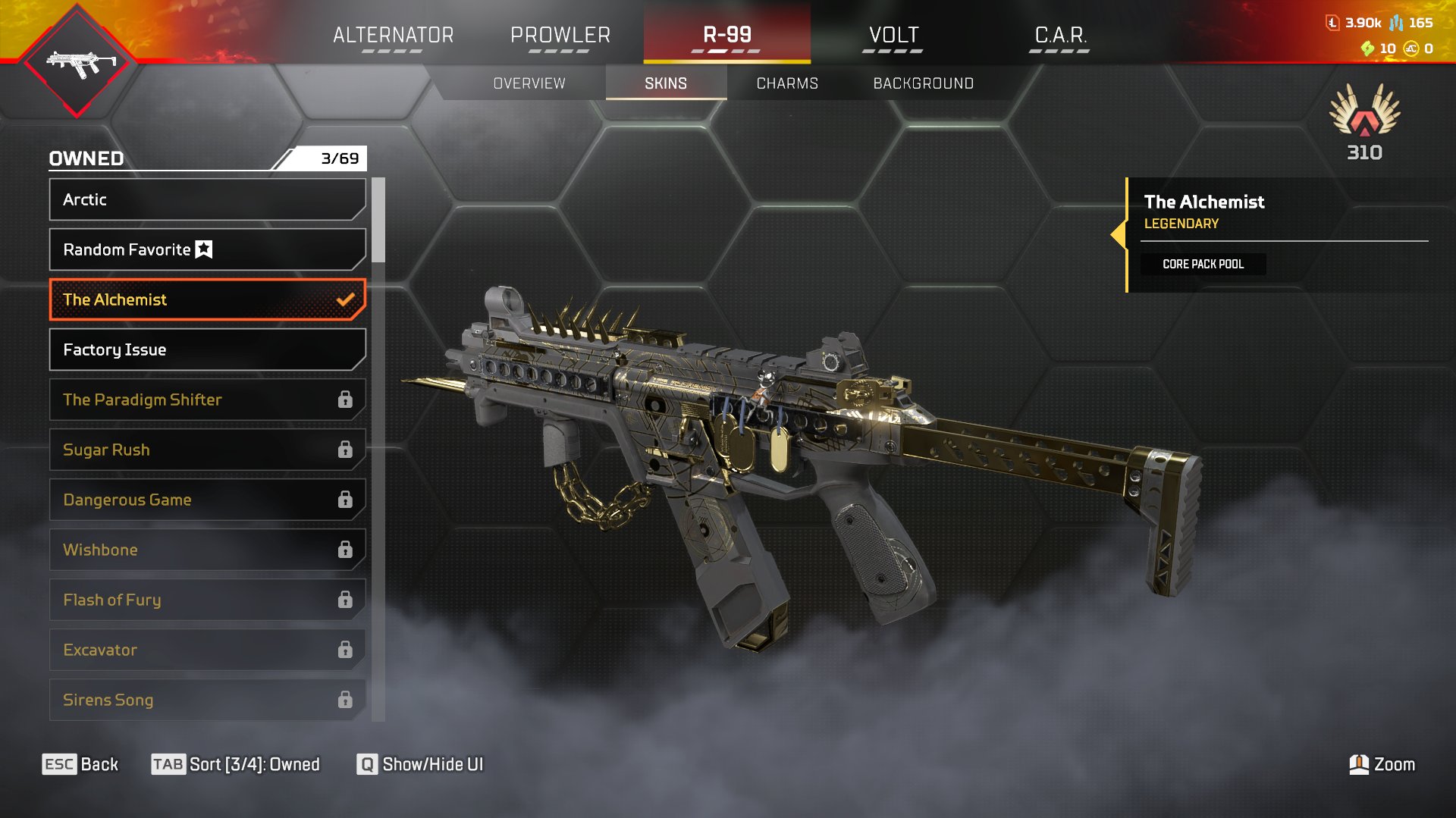
Task: Preview The Paradigm Shifter locked skin
Action: pyautogui.click(x=207, y=400)
